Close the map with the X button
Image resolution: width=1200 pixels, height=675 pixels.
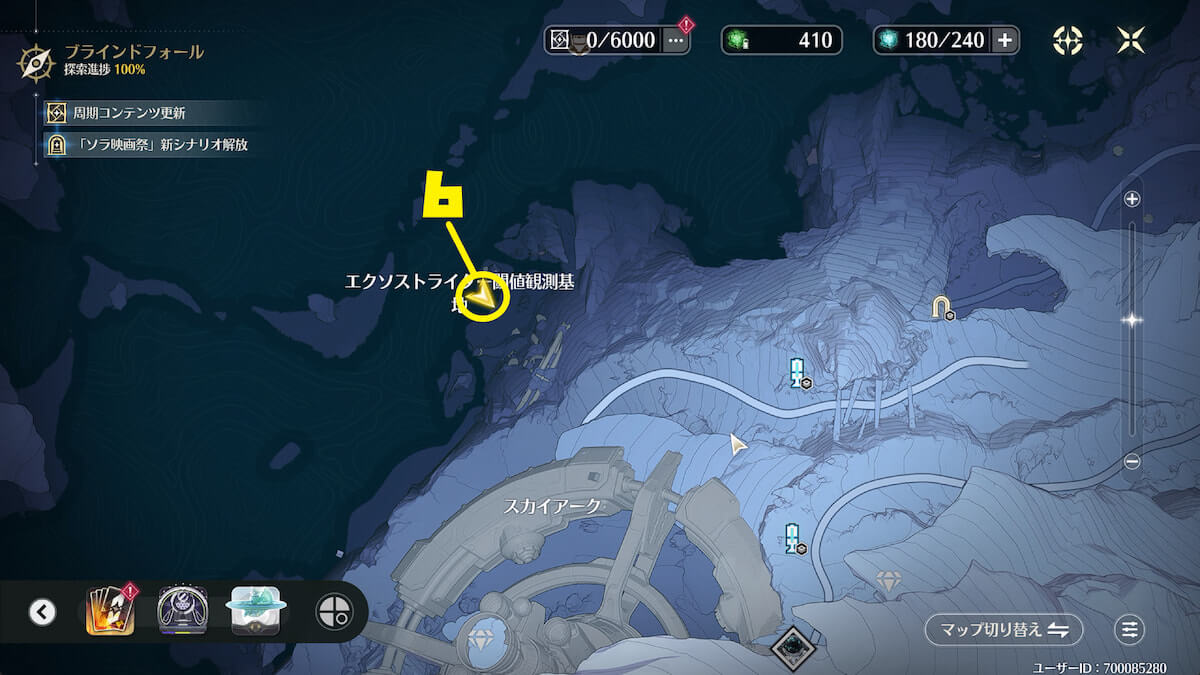click(1132, 40)
